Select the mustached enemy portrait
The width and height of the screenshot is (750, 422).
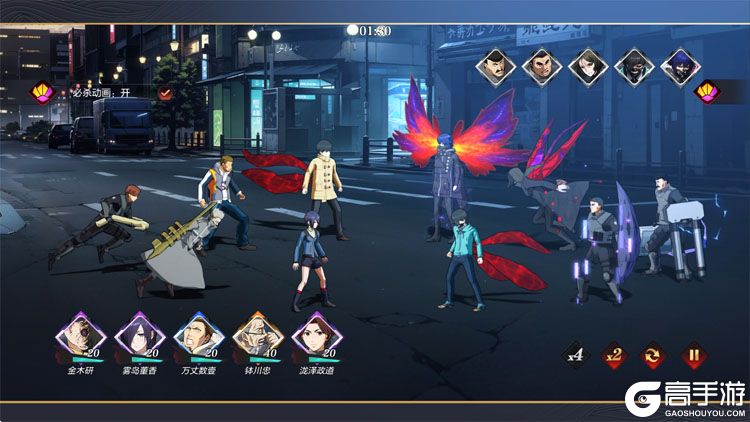click(x=496, y=66)
